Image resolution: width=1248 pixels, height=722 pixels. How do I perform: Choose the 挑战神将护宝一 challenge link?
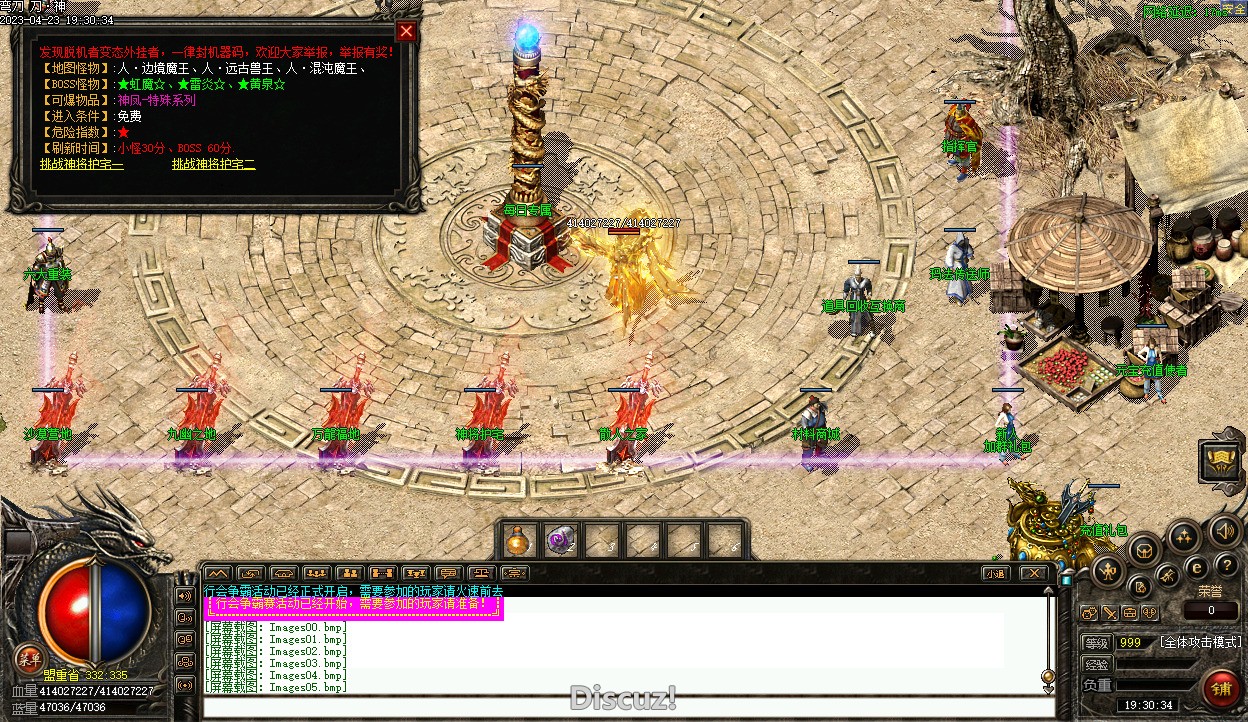point(82,164)
